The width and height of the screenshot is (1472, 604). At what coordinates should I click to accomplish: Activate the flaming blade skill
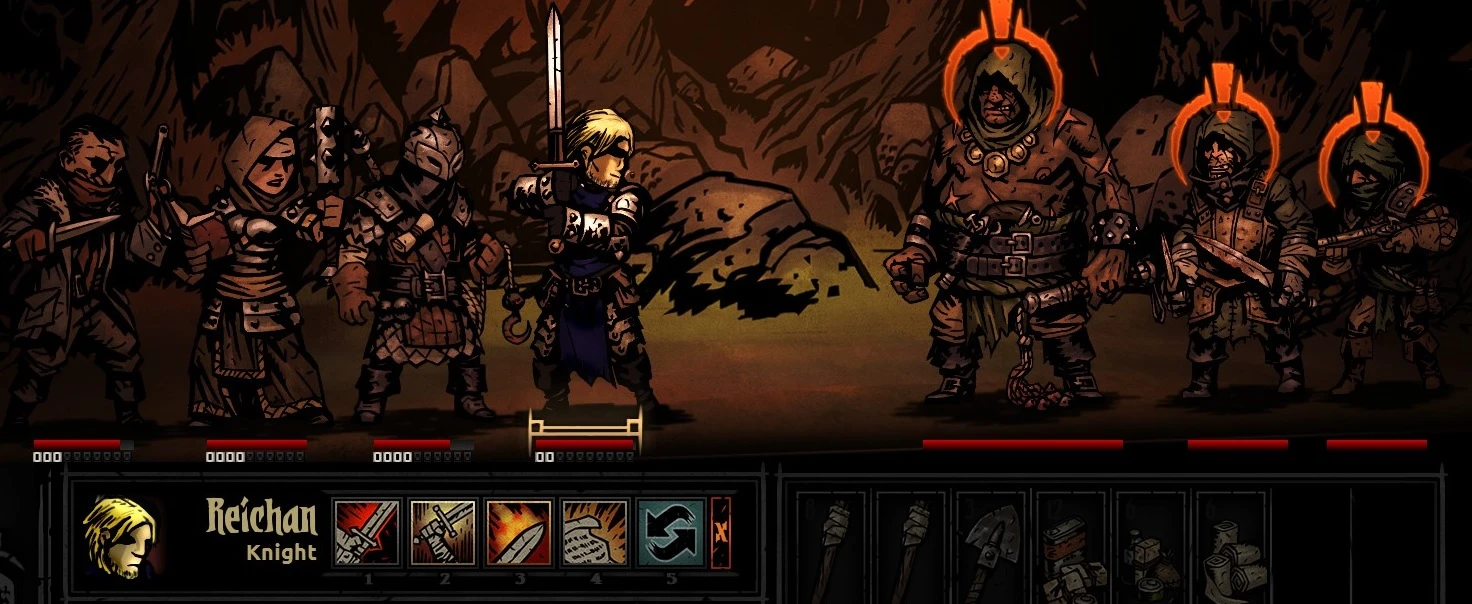pyautogui.click(x=519, y=533)
